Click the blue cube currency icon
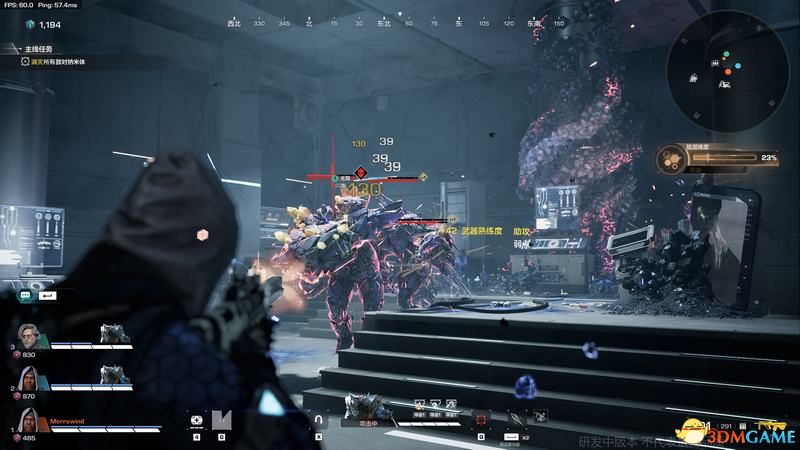The height and width of the screenshot is (450, 800). 30,23
